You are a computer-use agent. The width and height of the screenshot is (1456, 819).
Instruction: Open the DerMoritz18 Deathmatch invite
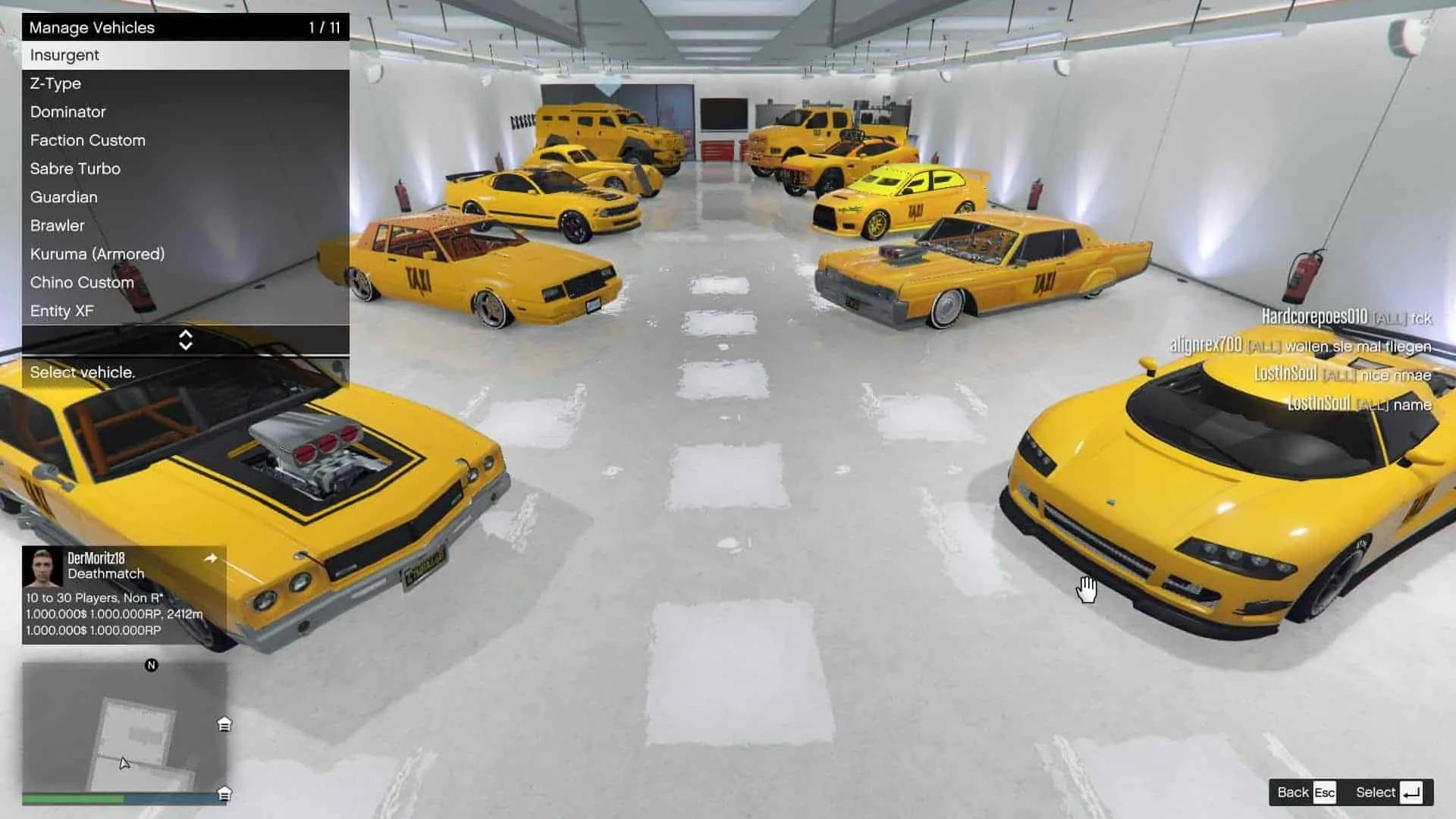point(124,594)
